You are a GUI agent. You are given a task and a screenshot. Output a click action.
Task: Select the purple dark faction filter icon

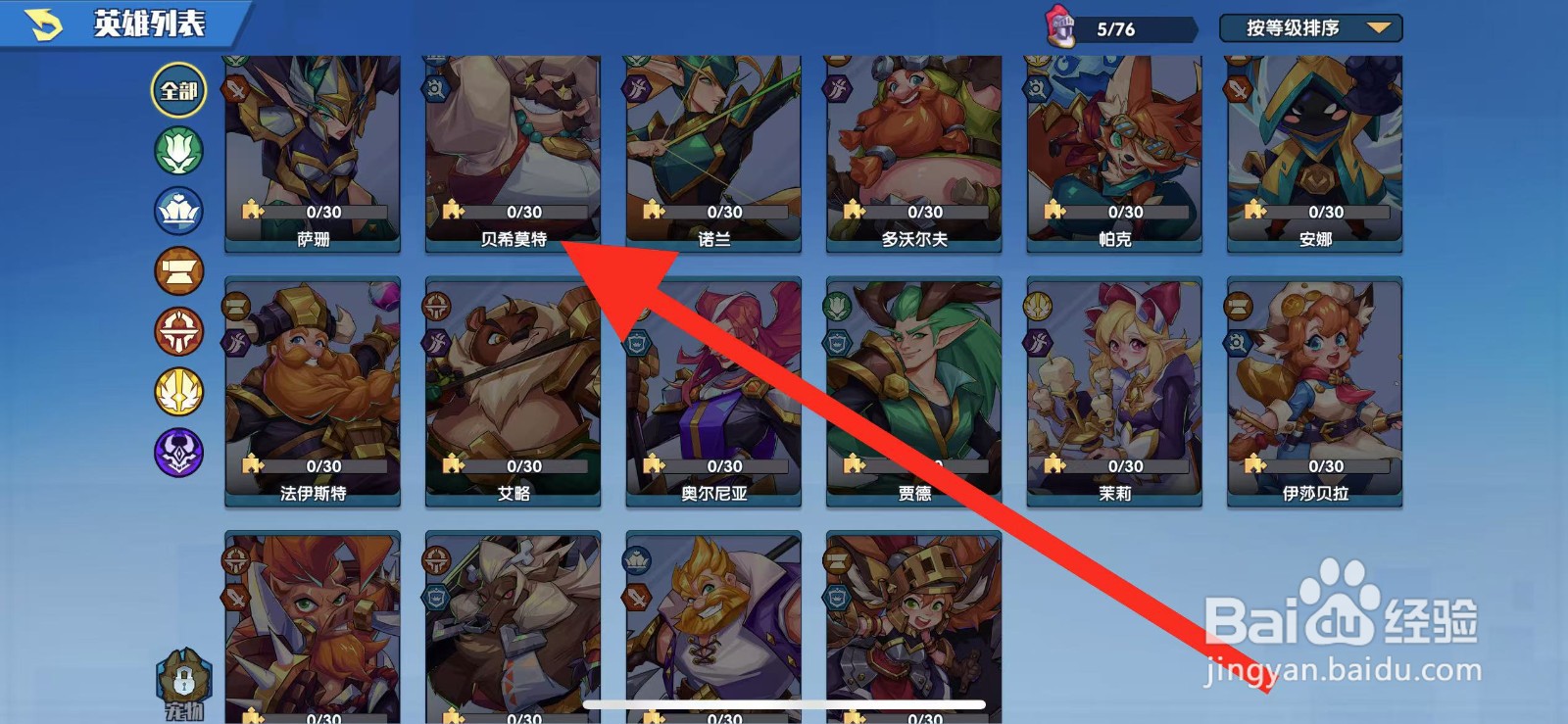177,451
